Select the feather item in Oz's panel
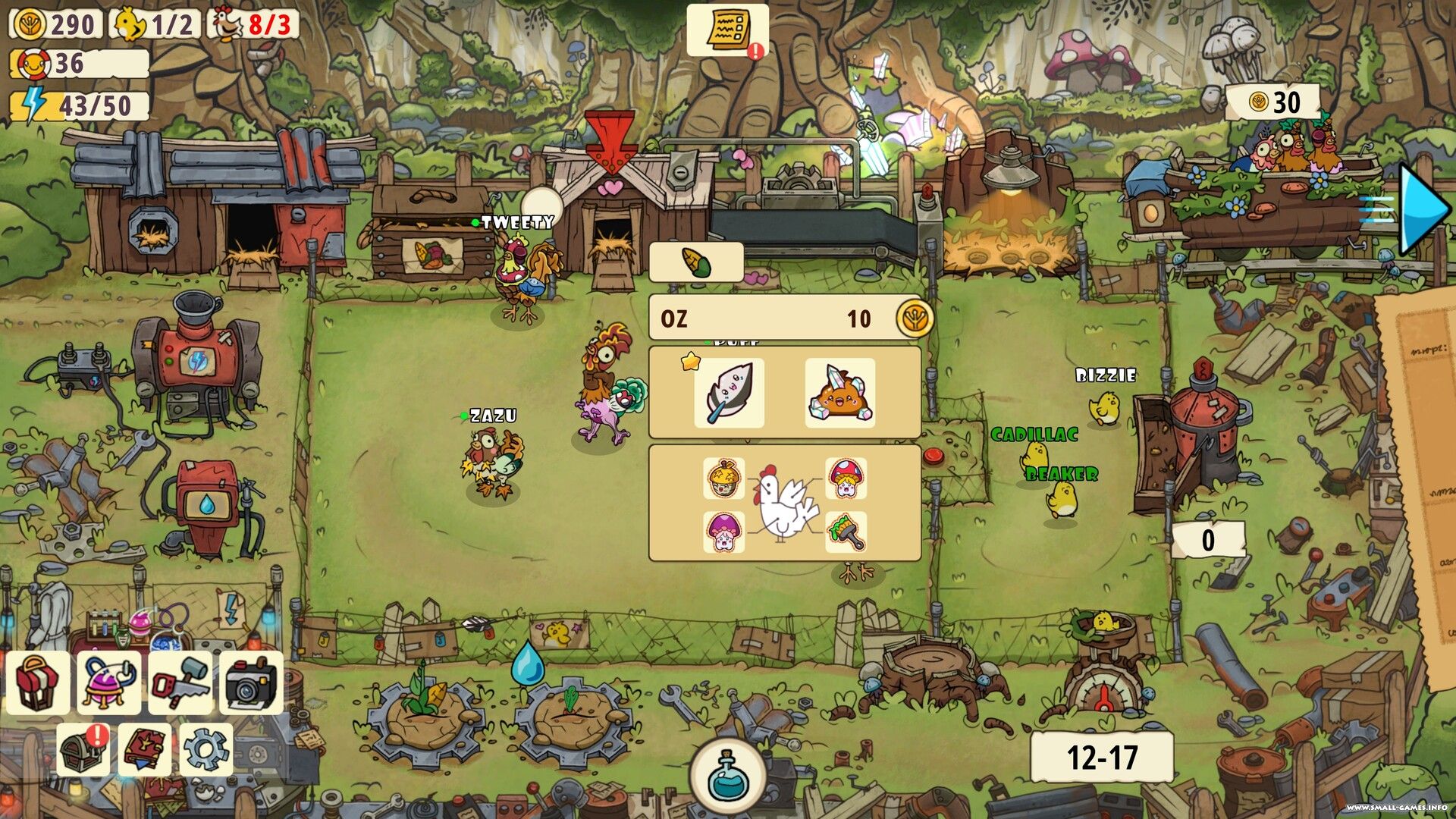 point(729,394)
